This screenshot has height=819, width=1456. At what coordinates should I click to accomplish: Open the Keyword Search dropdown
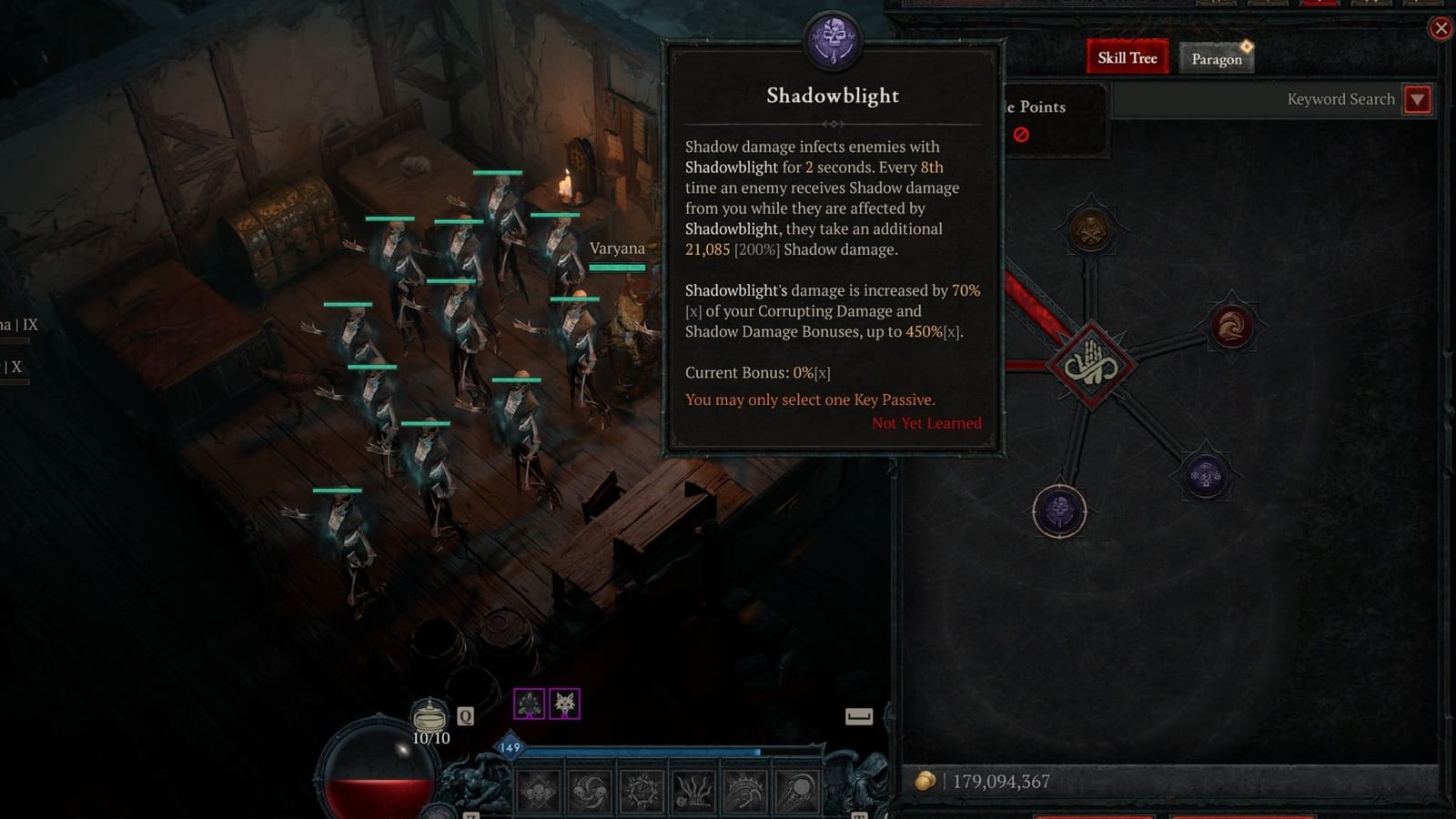1417,99
